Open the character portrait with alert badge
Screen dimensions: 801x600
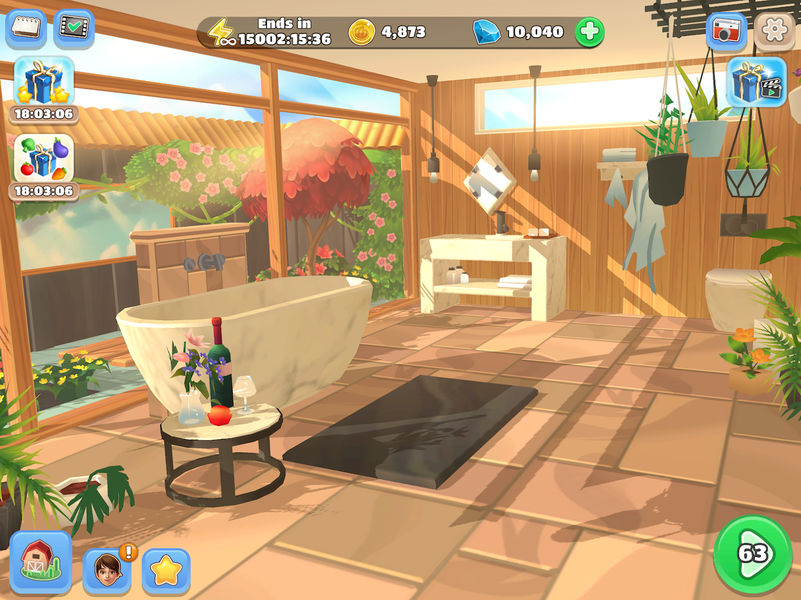pyautogui.click(x=107, y=569)
